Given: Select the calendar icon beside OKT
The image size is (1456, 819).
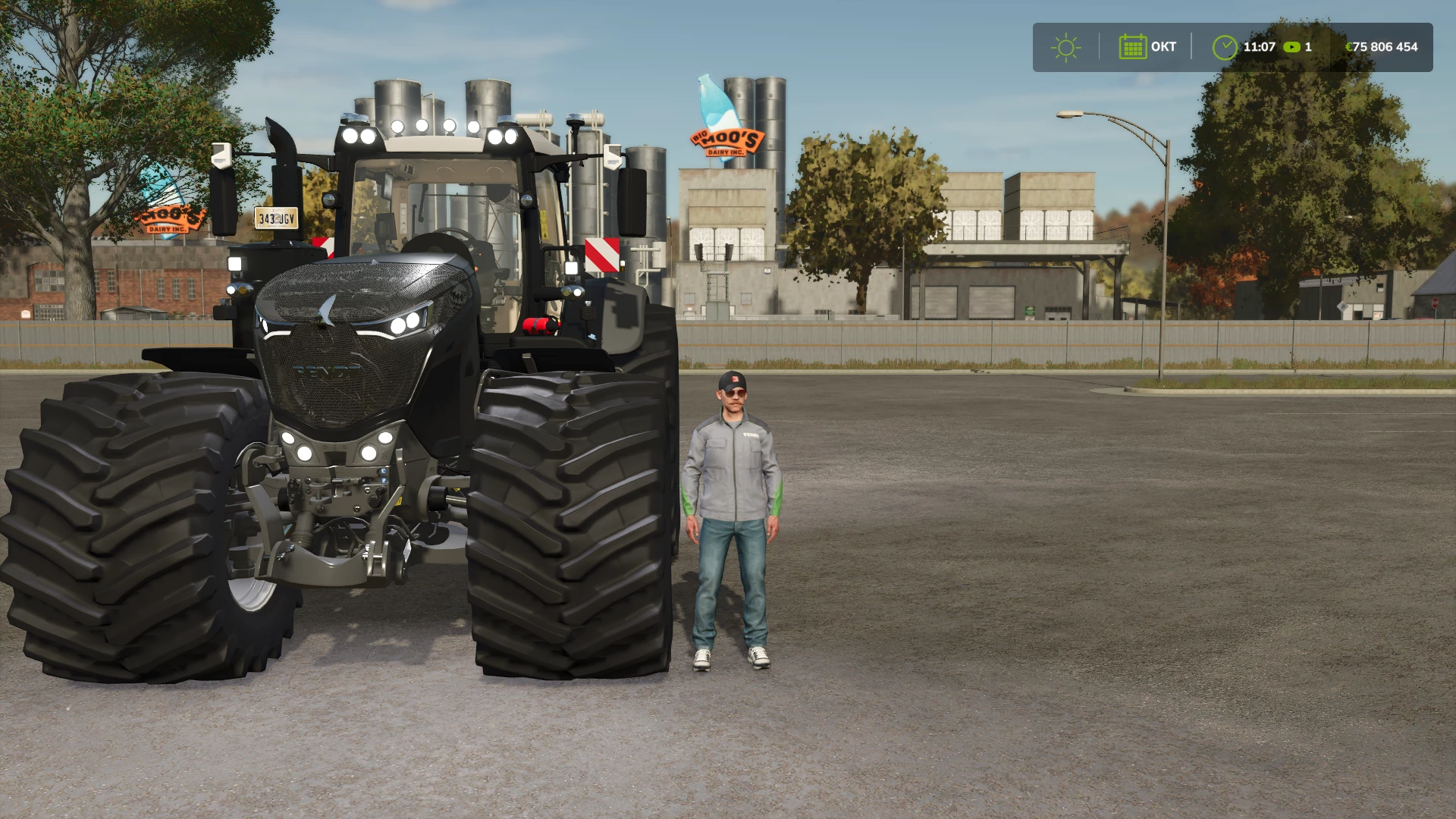Looking at the screenshot, I should pos(1132,47).
